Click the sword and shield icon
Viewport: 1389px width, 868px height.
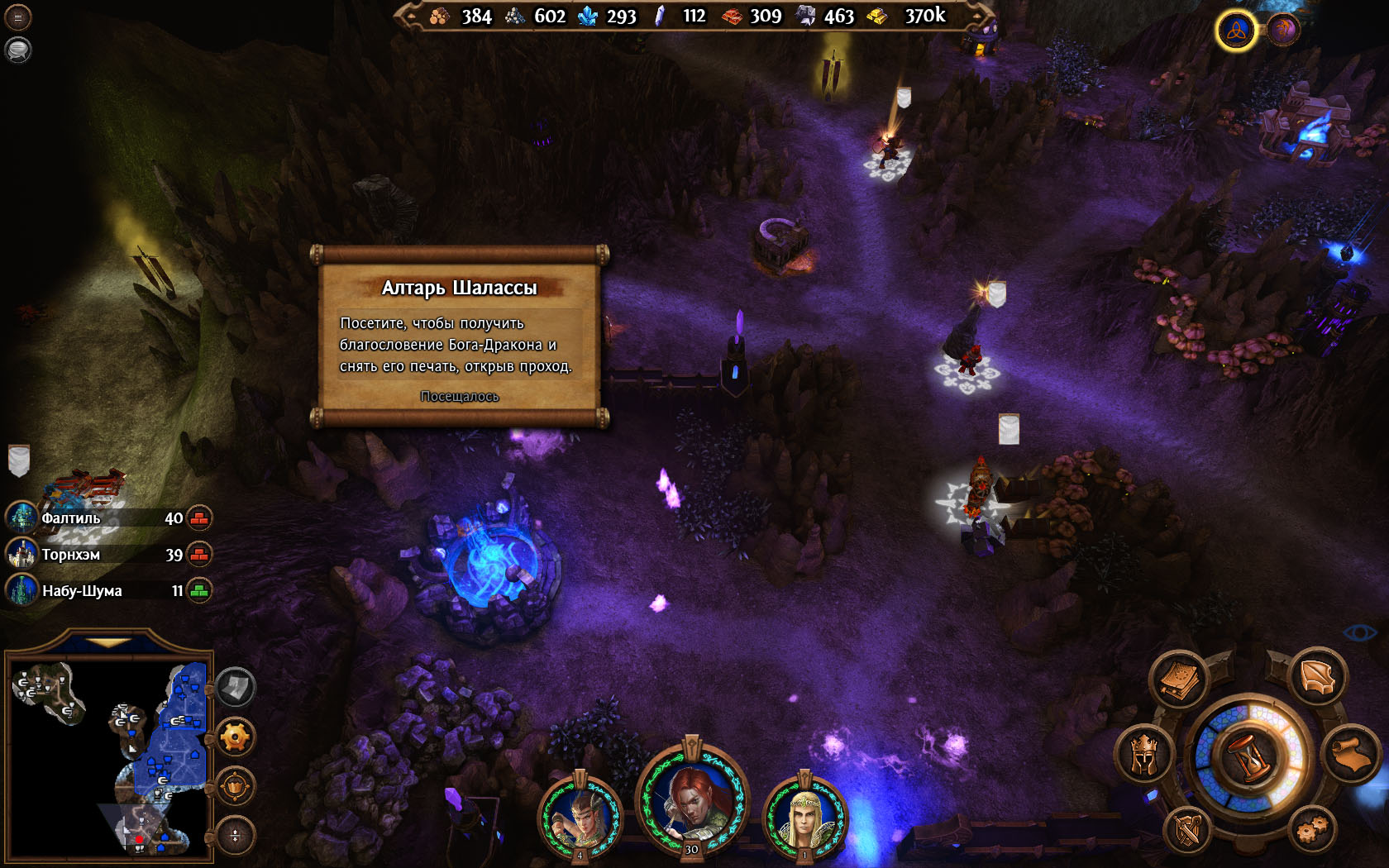[x=1187, y=828]
